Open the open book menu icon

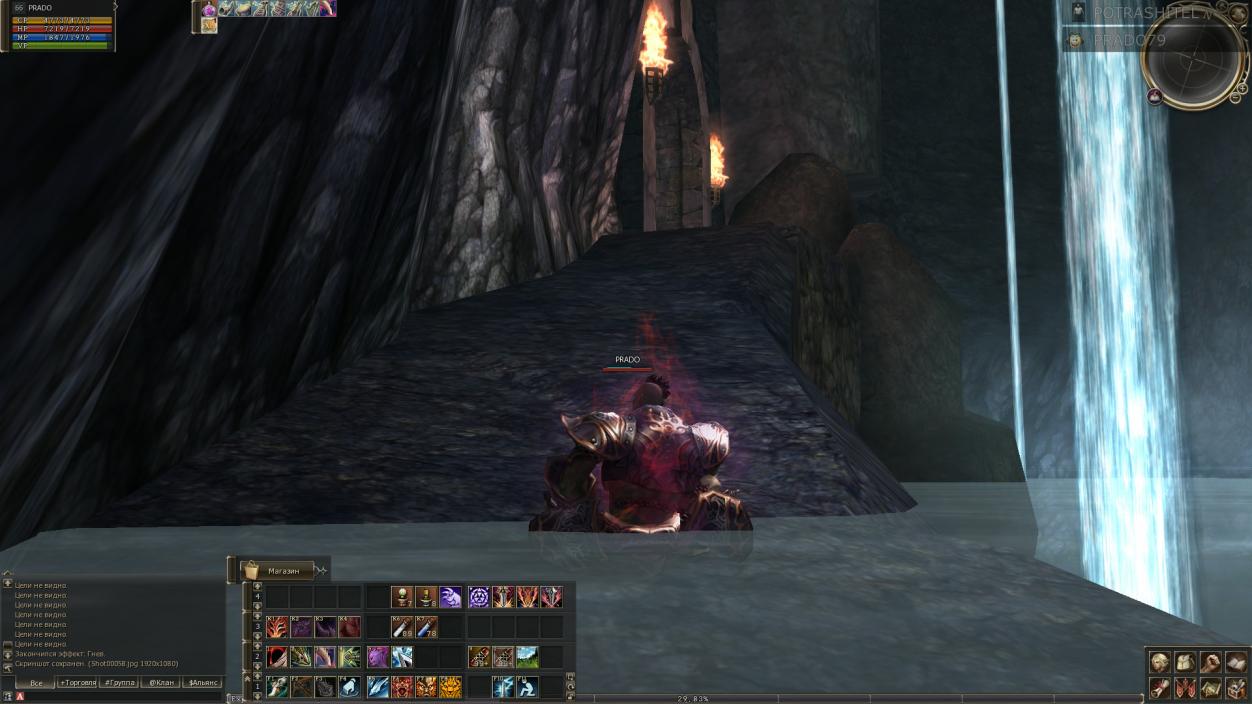pyautogui.click(x=1236, y=662)
